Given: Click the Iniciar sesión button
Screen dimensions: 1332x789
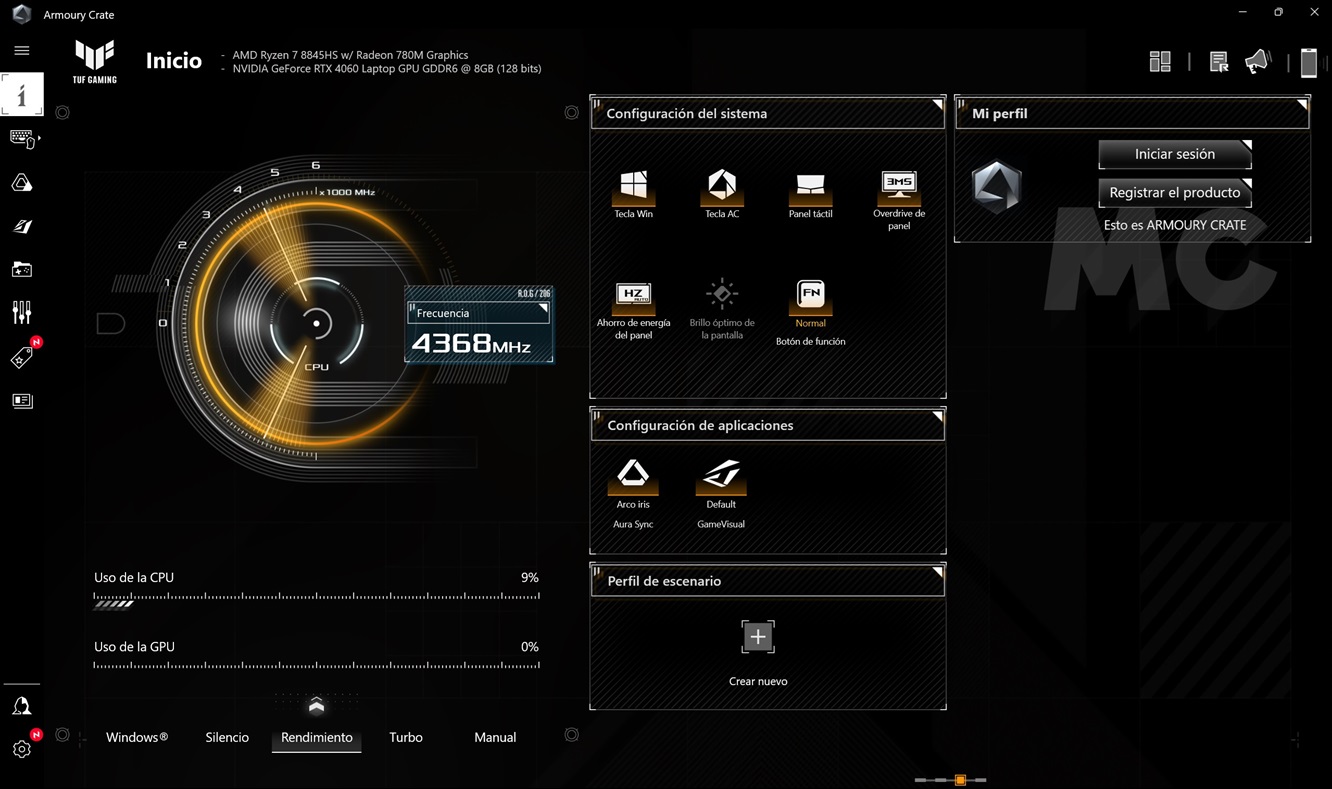Looking at the screenshot, I should point(1174,154).
